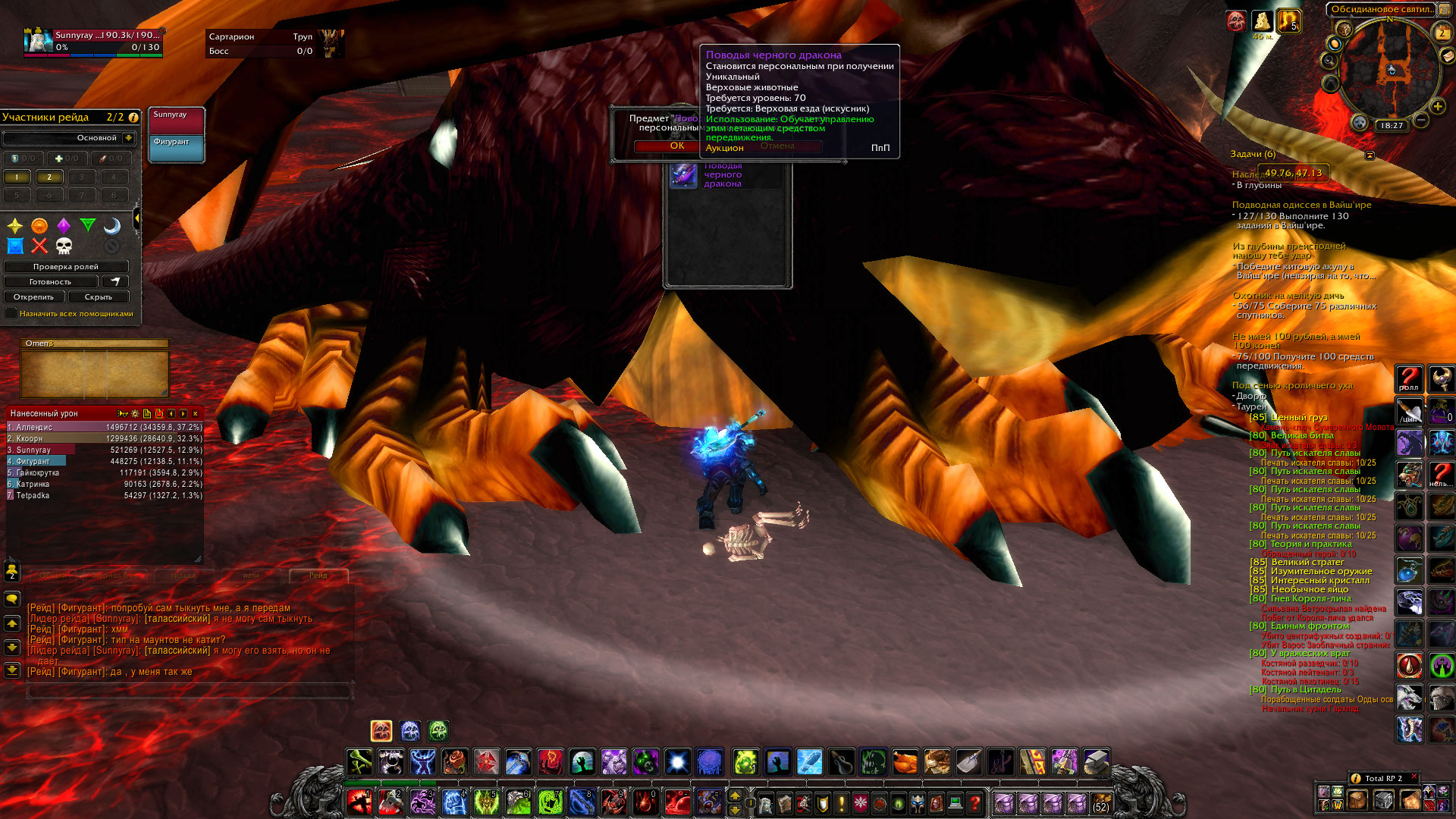This screenshot has width=1456, height=819.
Task: Confirm the loot dialog with OK
Action: [x=676, y=146]
